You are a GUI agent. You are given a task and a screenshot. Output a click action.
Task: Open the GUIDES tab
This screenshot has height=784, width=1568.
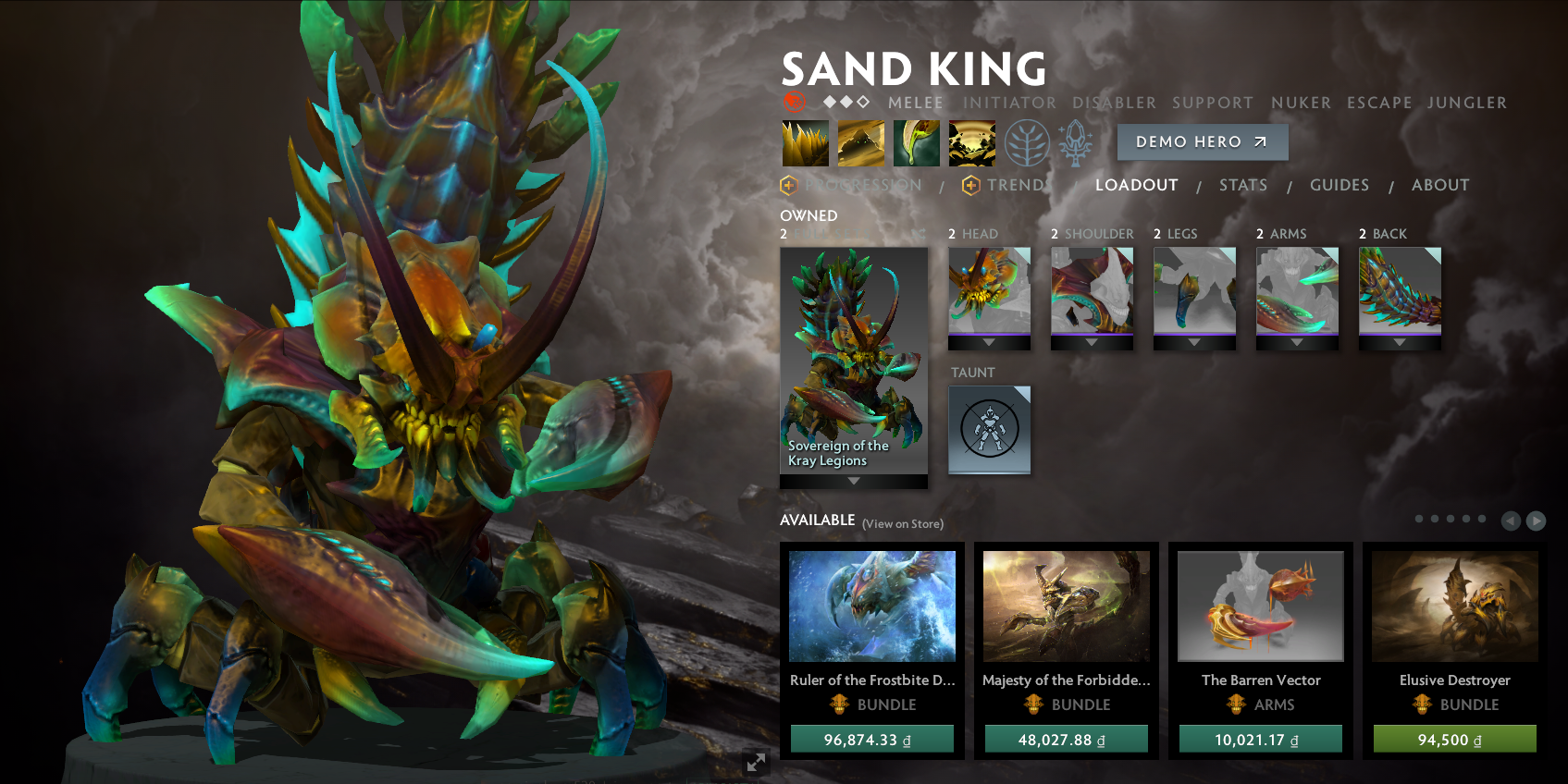tap(1339, 185)
